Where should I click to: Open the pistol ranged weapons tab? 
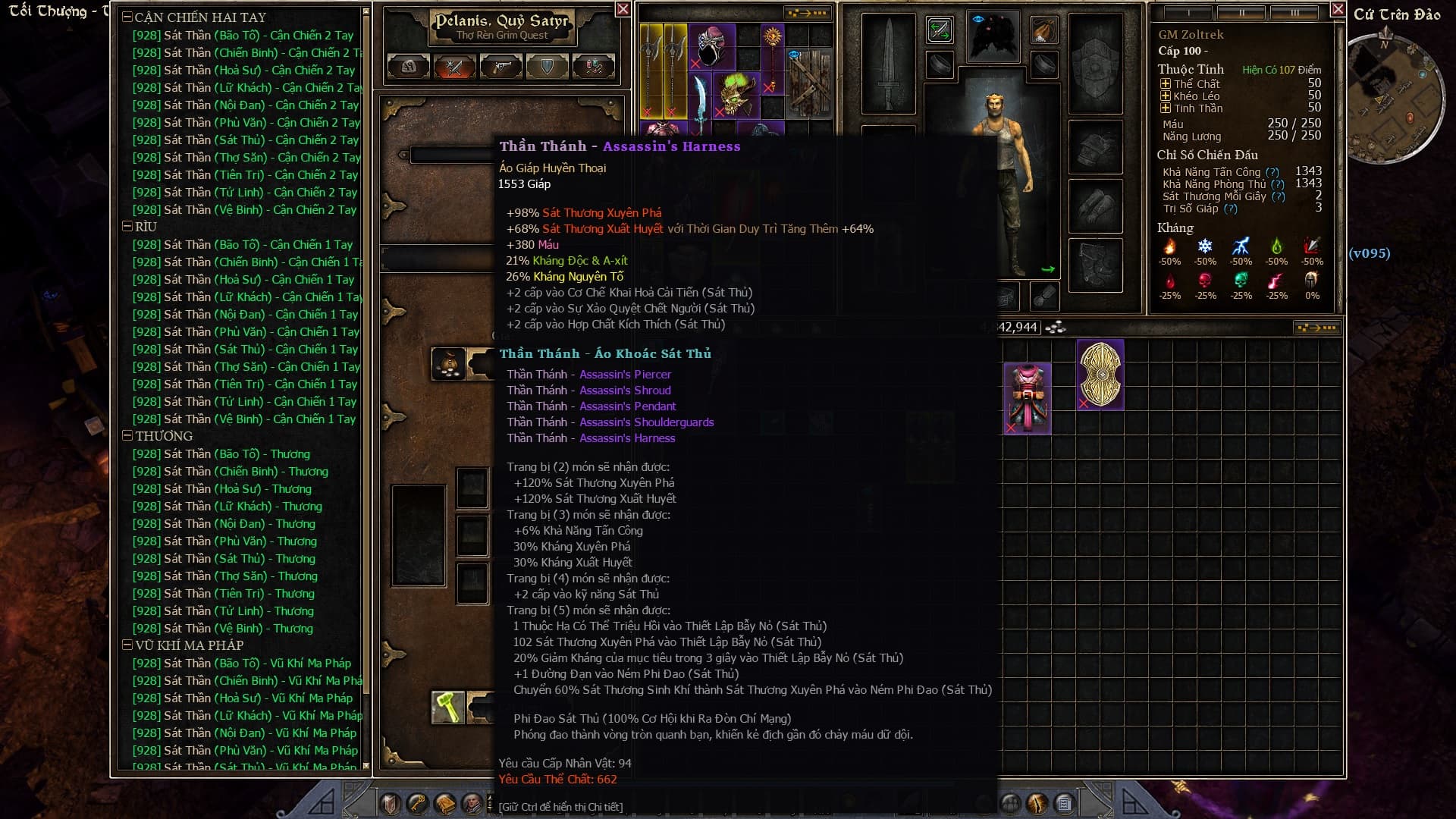pyautogui.click(x=500, y=67)
